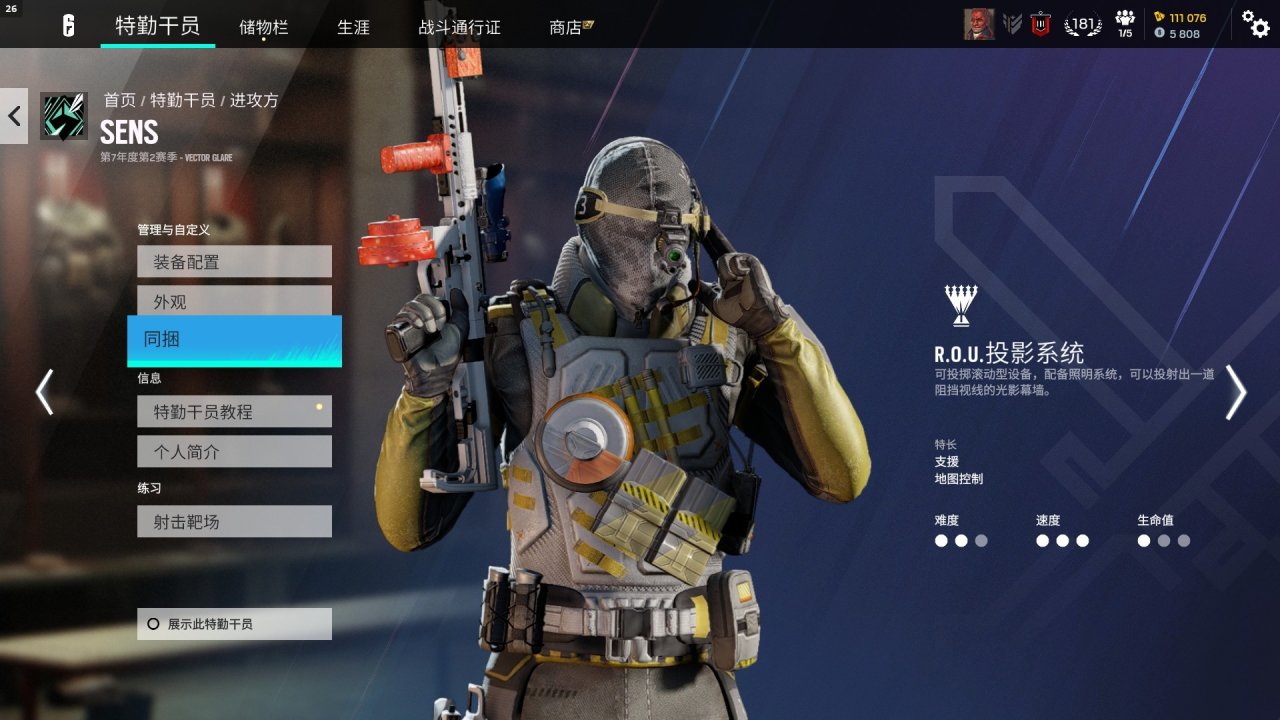Open the 储物栏 tab

coord(263,27)
